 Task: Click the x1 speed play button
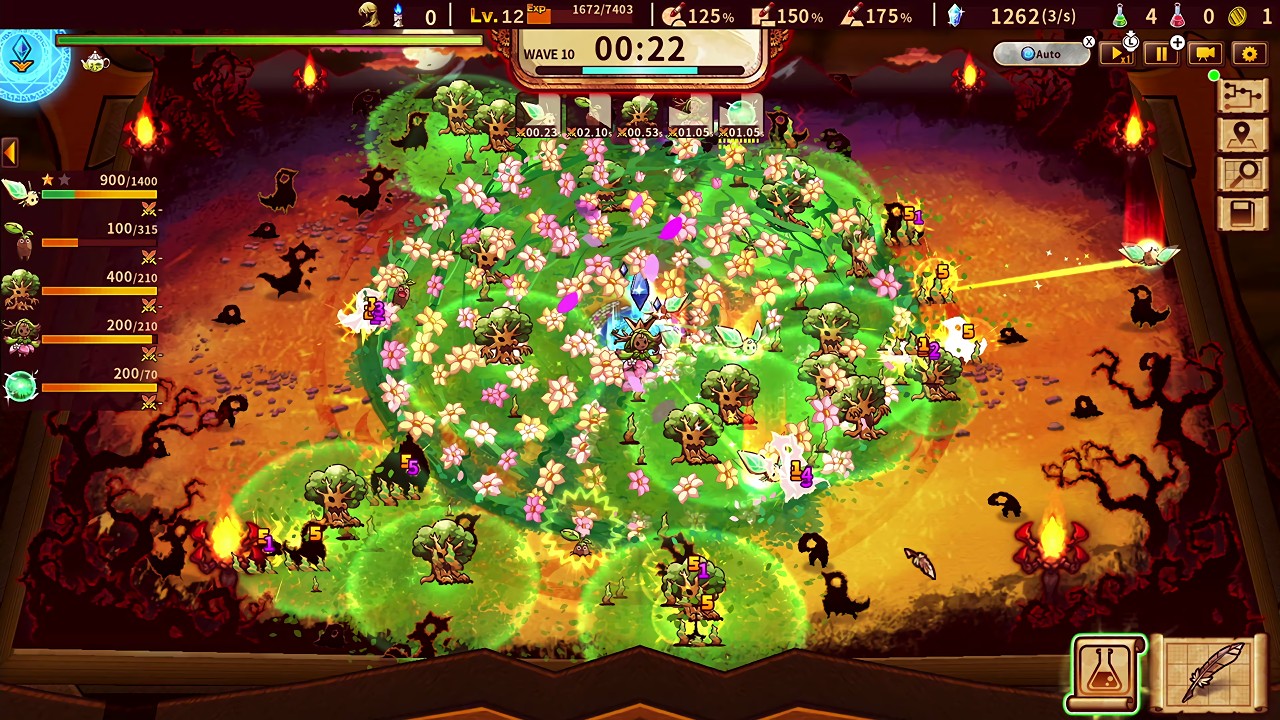click(x=1117, y=55)
